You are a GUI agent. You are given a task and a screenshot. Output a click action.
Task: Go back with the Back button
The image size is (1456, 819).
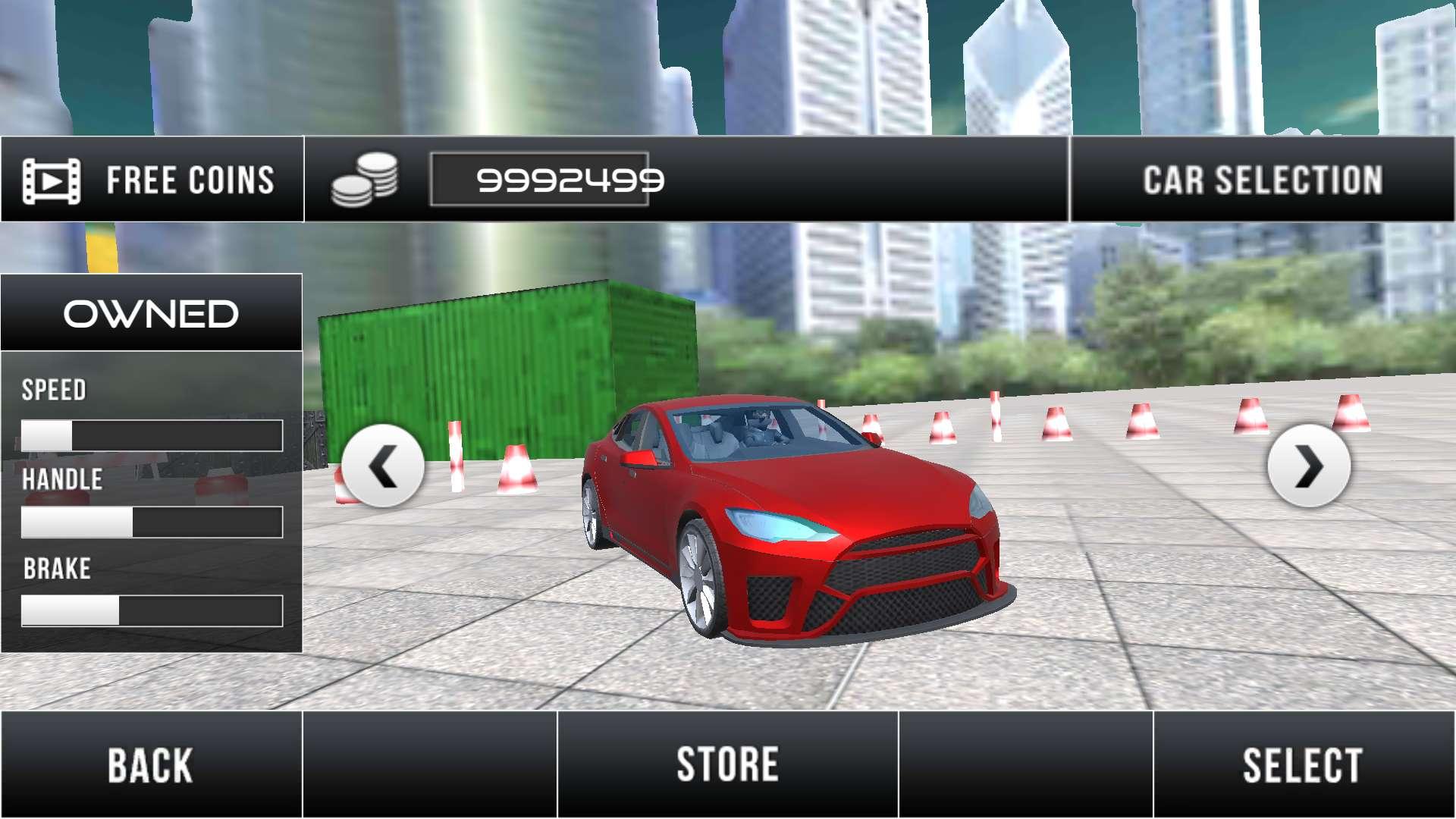151,764
